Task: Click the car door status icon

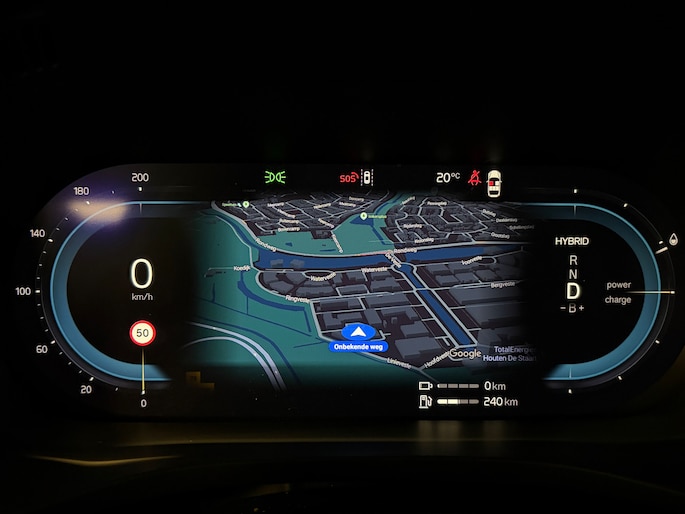Action: 492,183
